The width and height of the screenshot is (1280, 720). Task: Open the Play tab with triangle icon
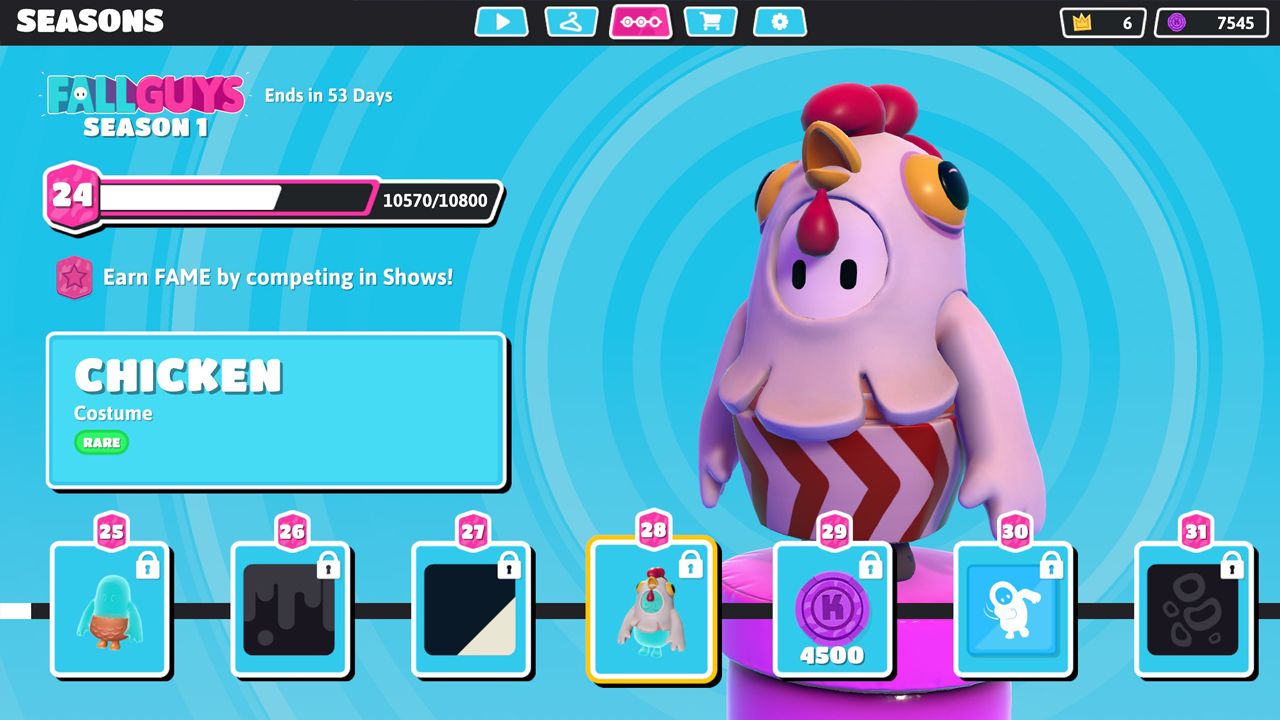click(501, 22)
